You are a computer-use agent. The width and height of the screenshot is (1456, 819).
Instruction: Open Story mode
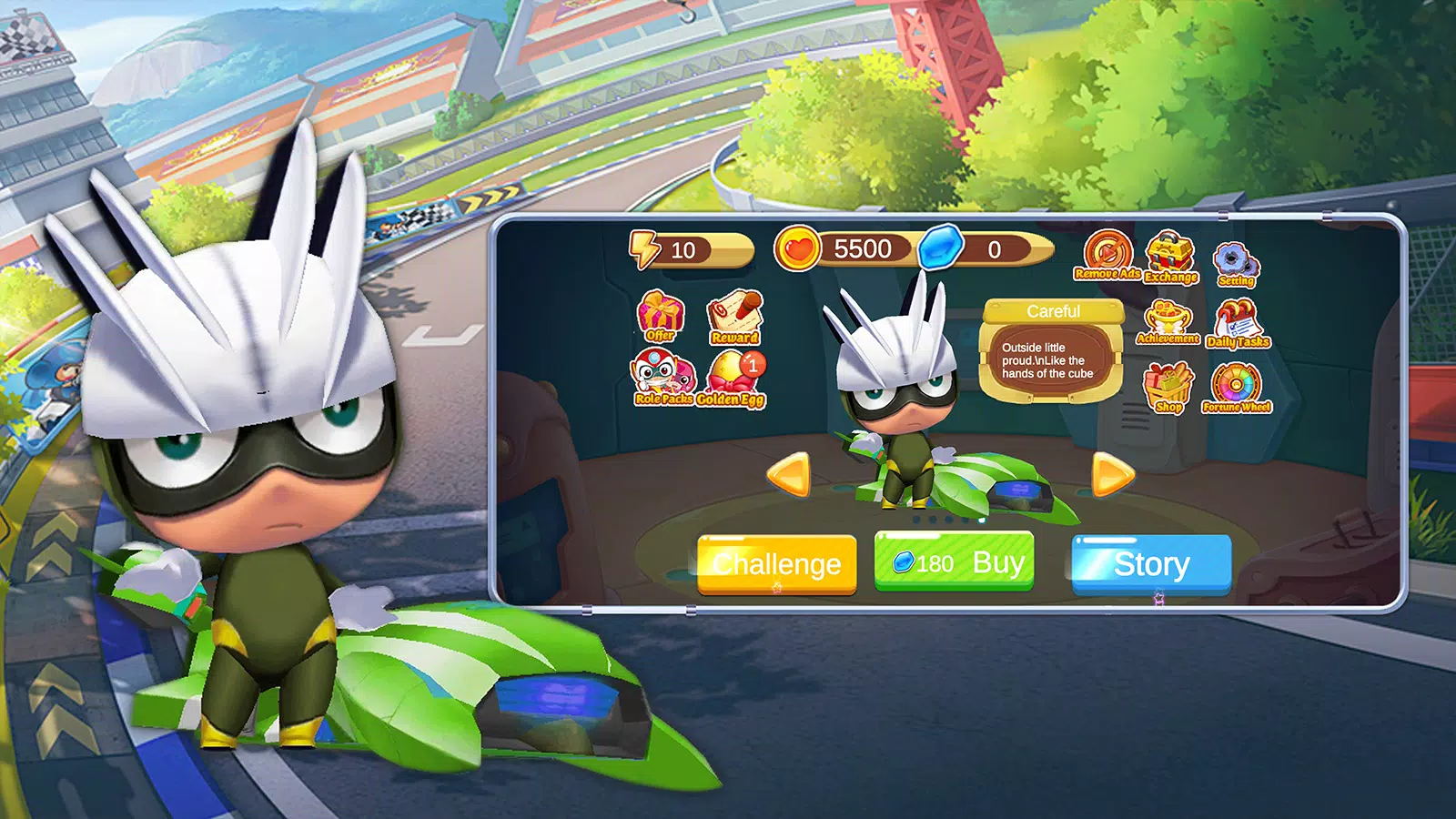pyautogui.click(x=1151, y=564)
